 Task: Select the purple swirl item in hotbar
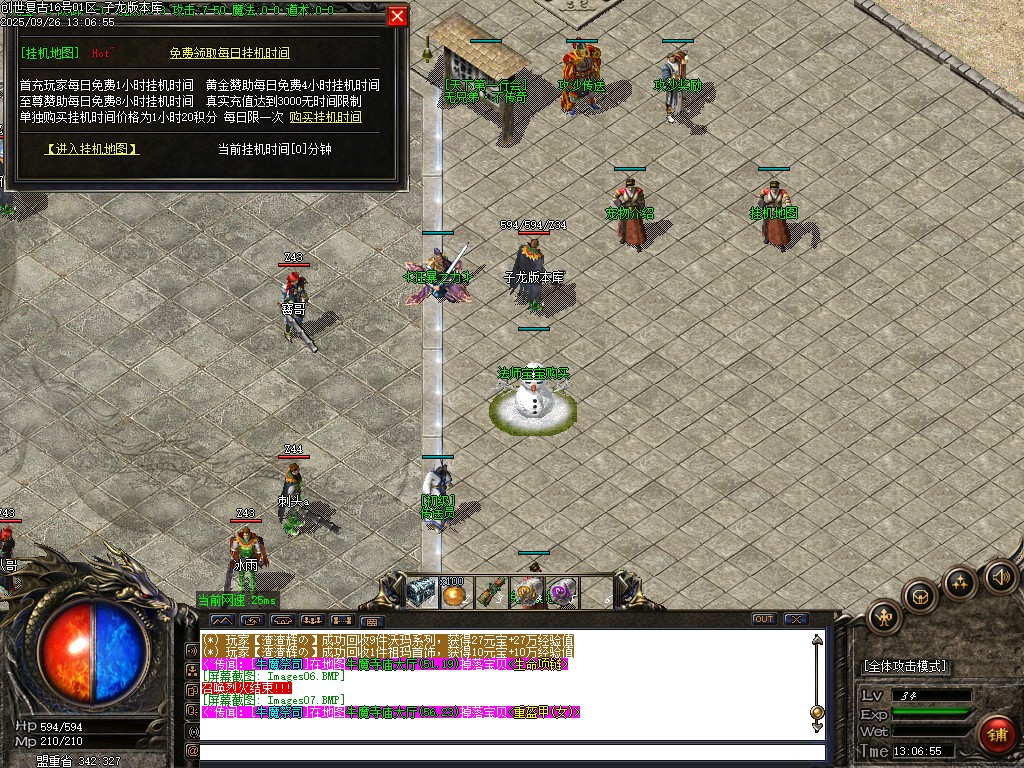click(x=562, y=592)
